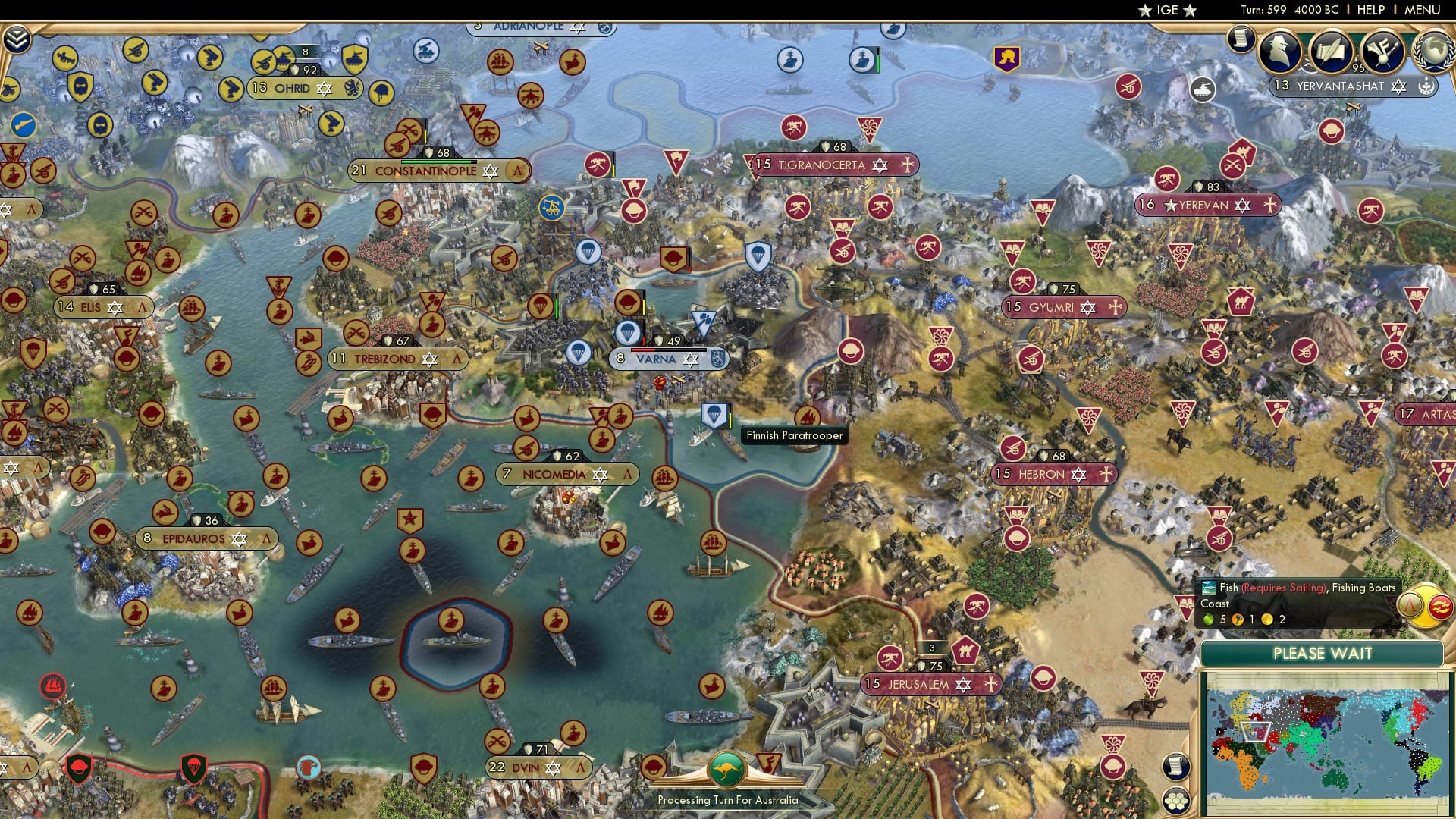Click the IGE label between the stars

1168,10
